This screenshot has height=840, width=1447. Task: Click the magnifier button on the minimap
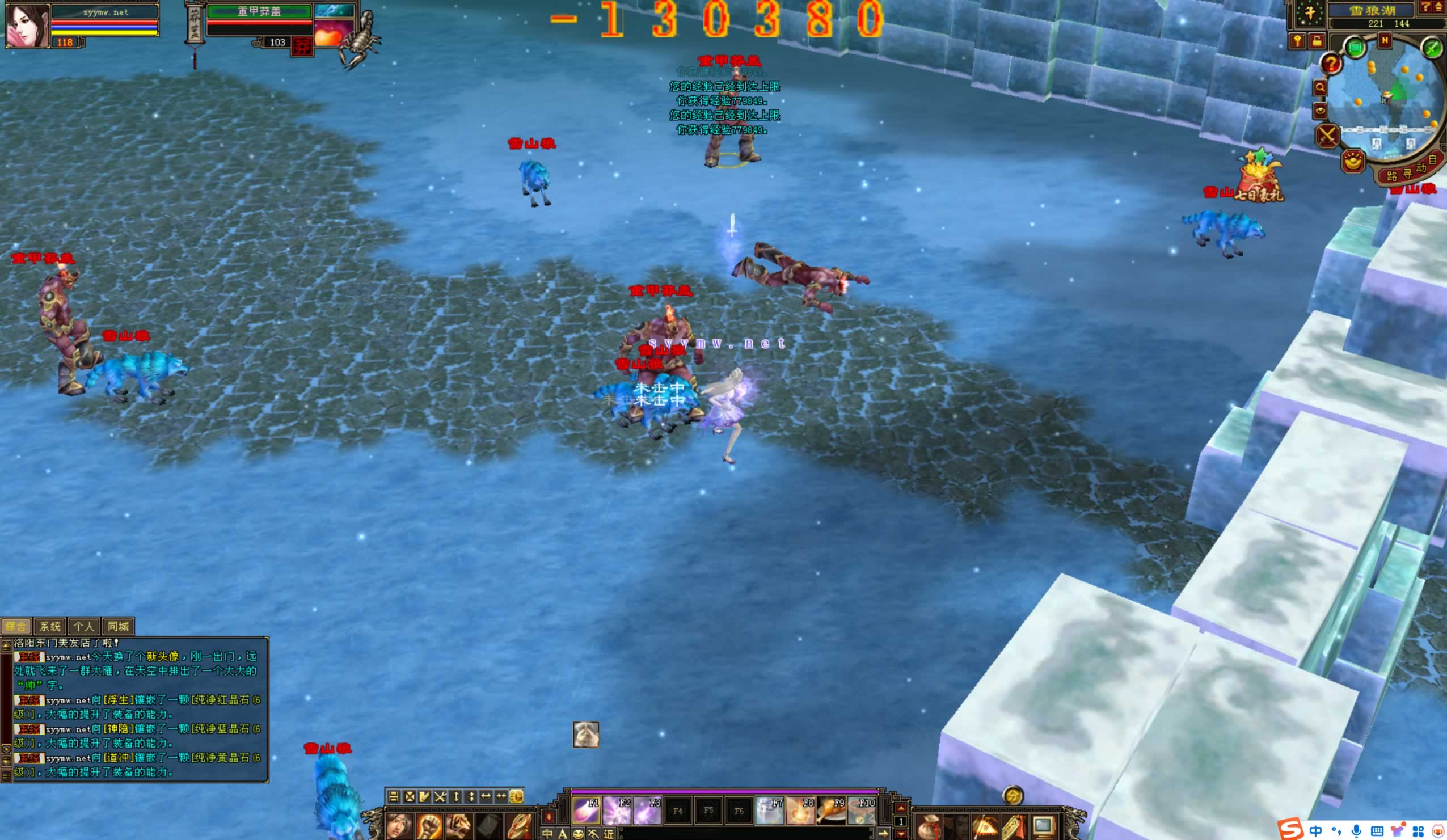click(1320, 88)
